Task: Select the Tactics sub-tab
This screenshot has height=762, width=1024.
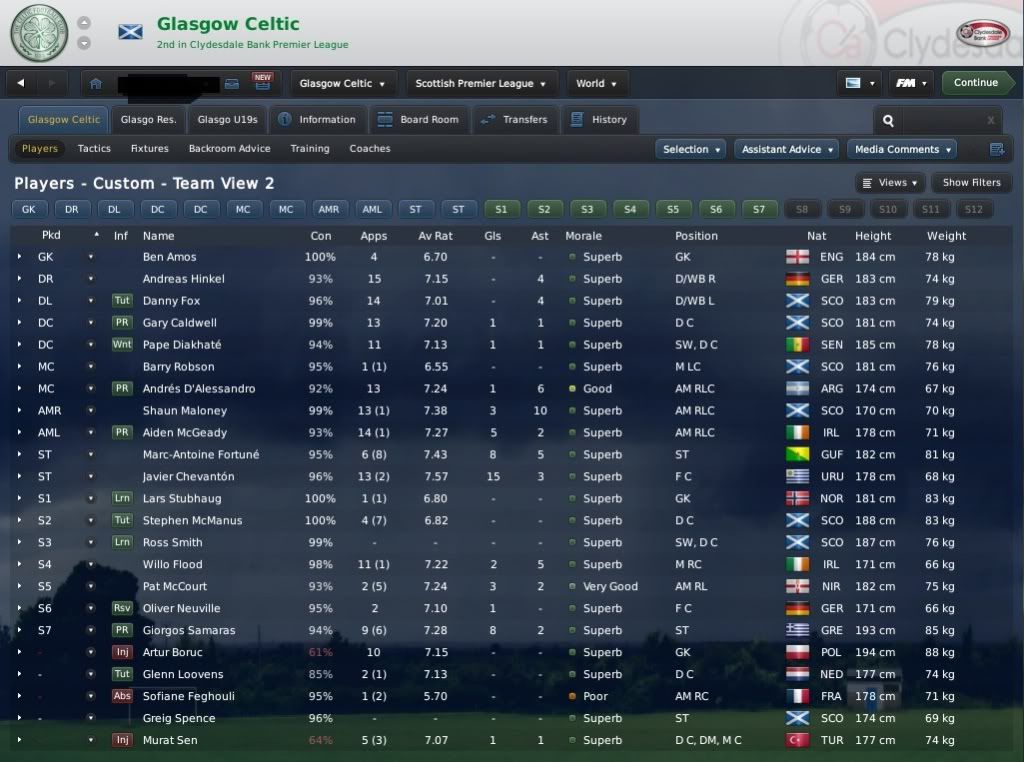Action: (x=94, y=149)
